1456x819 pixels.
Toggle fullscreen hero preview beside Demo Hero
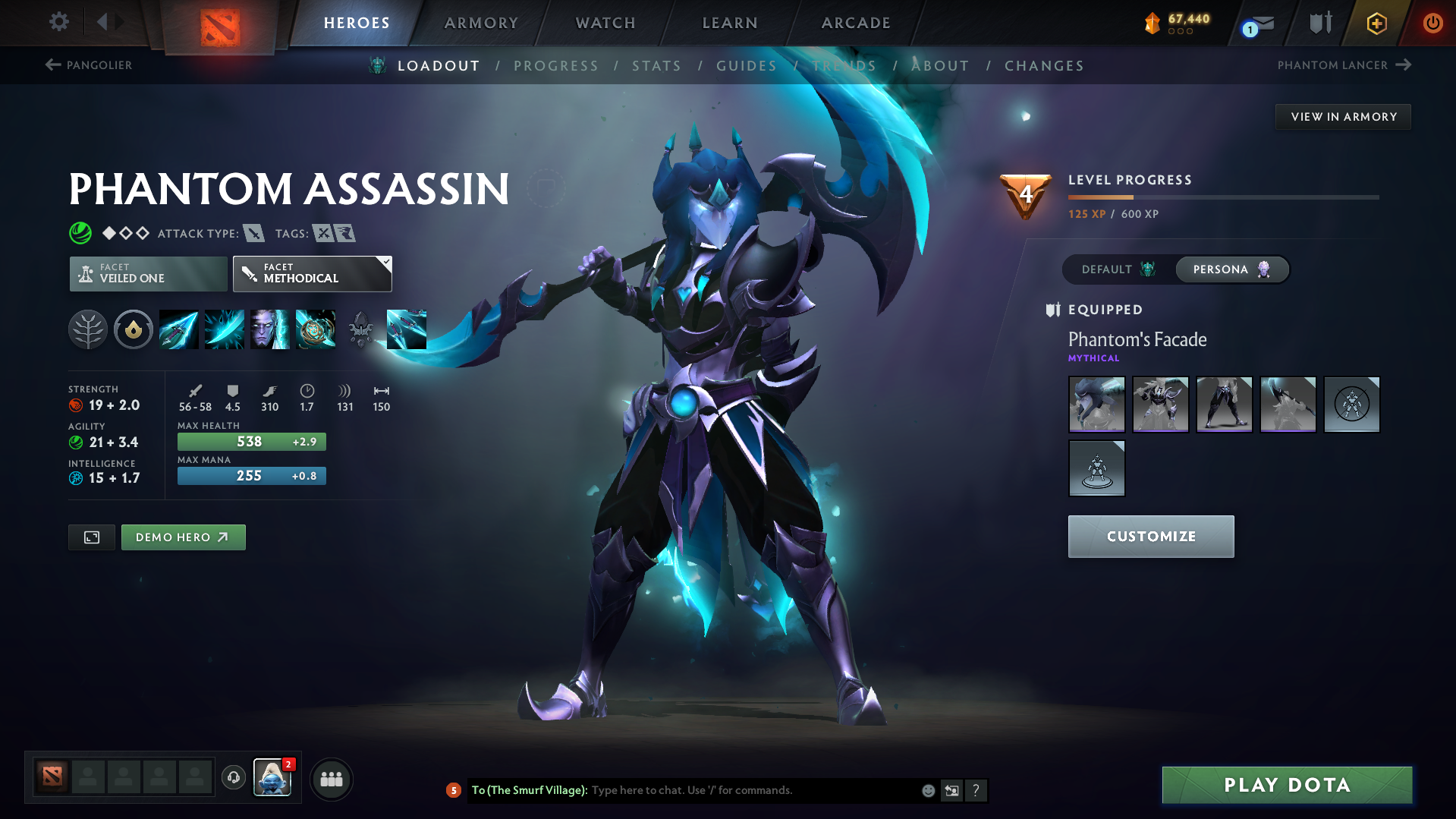[91, 537]
